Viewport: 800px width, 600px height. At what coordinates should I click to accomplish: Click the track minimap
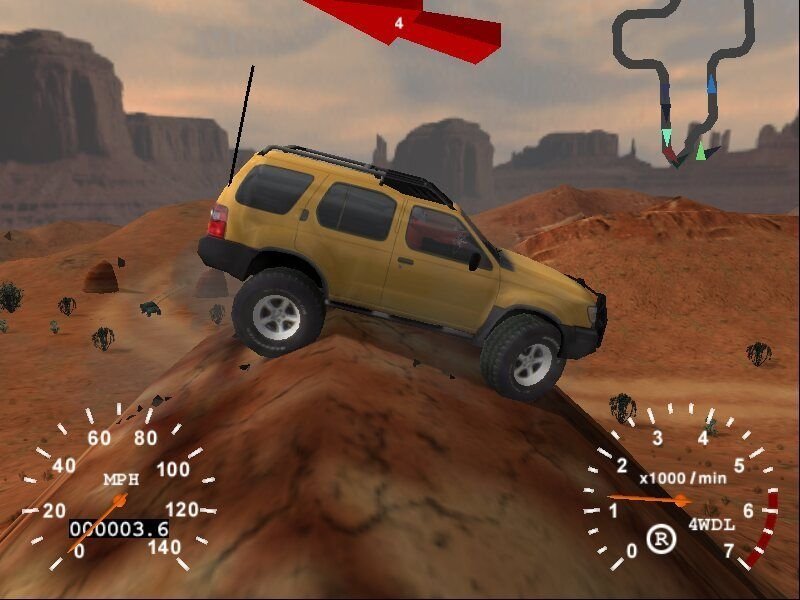tap(688, 80)
